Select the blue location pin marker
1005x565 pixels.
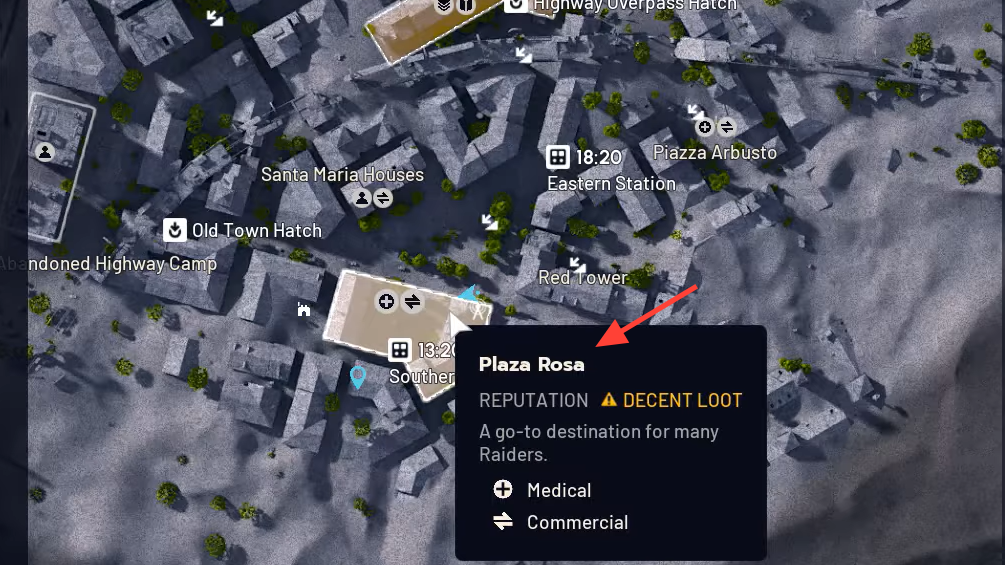tap(357, 377)
